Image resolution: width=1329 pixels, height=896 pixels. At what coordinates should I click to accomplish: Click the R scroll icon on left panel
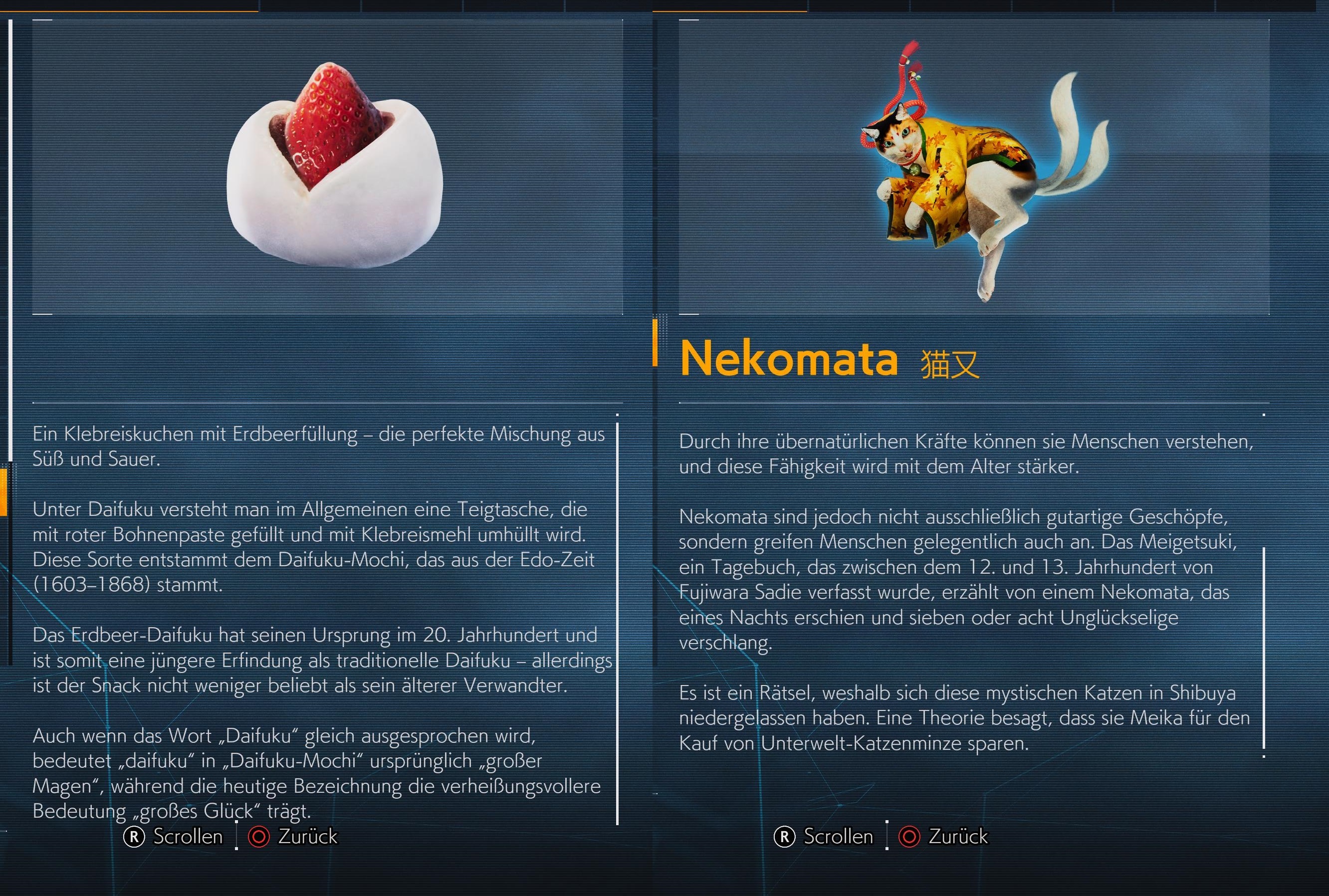point(133,837)
